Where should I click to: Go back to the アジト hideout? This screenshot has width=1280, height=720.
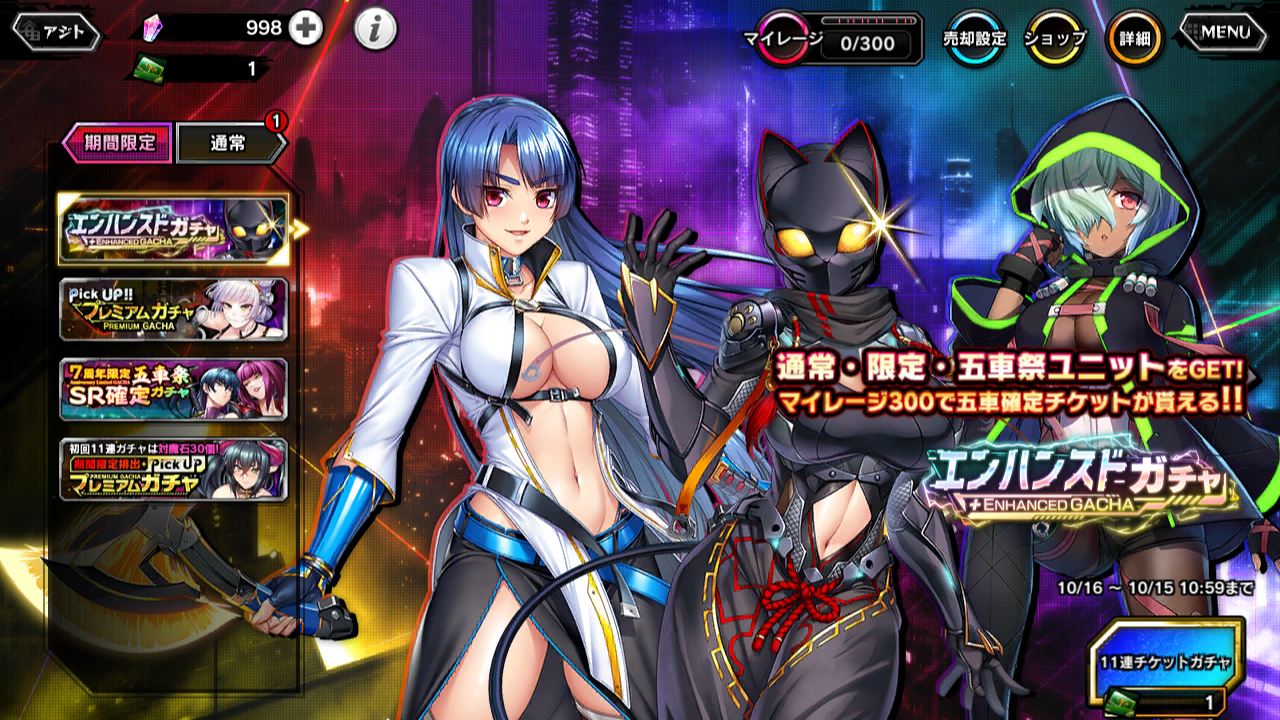[x=56, y=32]
